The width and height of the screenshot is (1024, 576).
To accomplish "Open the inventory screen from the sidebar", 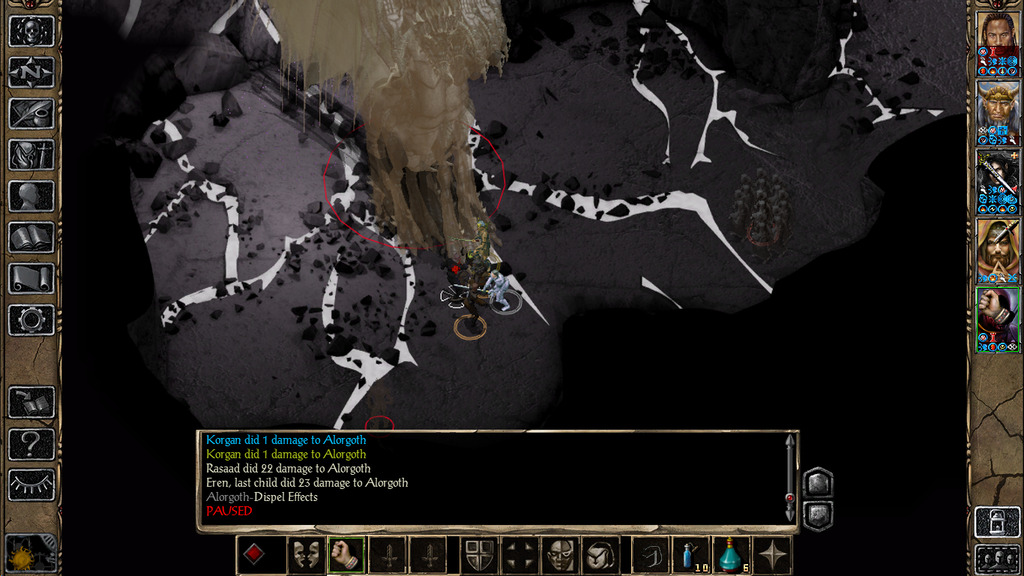I will coord(31,155).
